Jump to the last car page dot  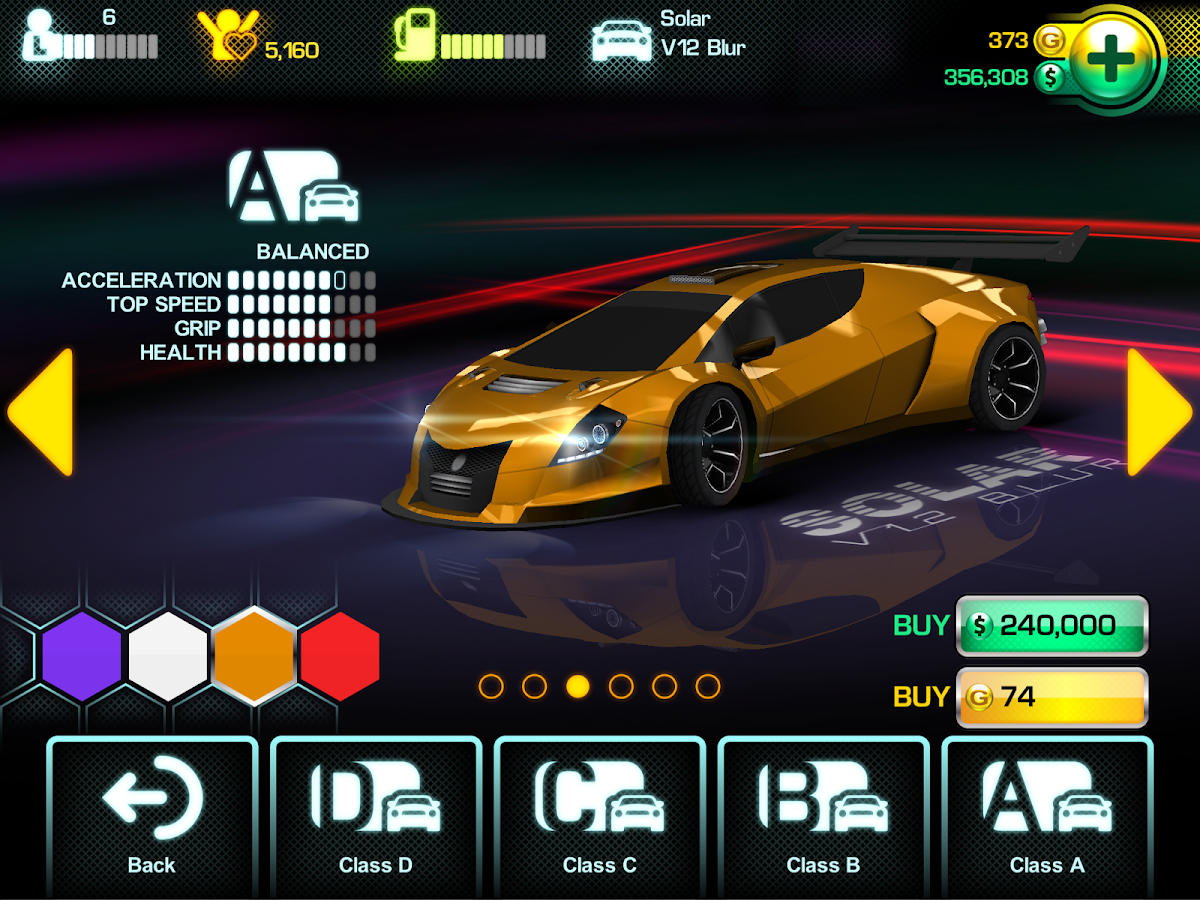coord(708,686)
